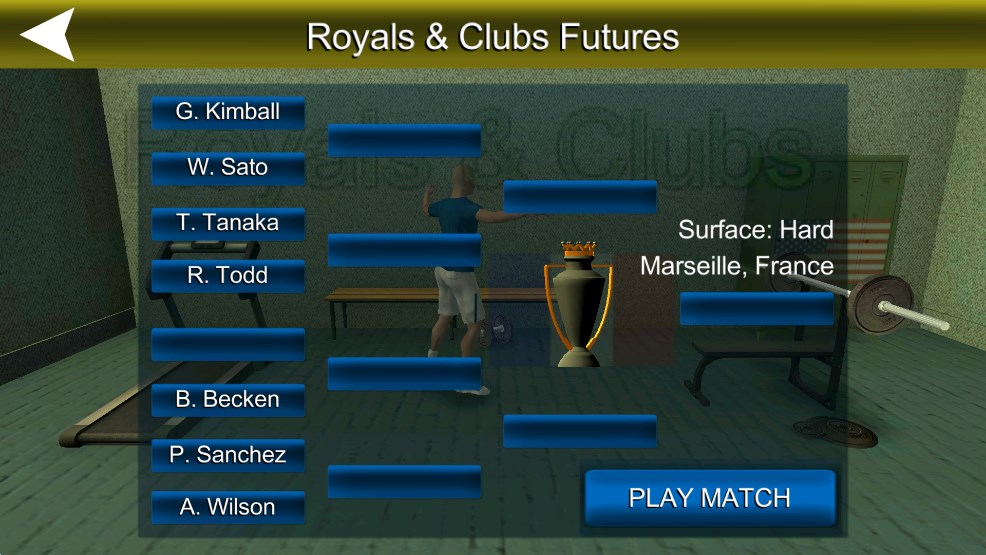This screenshot has height=555, width=986.
Task: Start the match with PLAY MATCH
Action: pos(709,498)
